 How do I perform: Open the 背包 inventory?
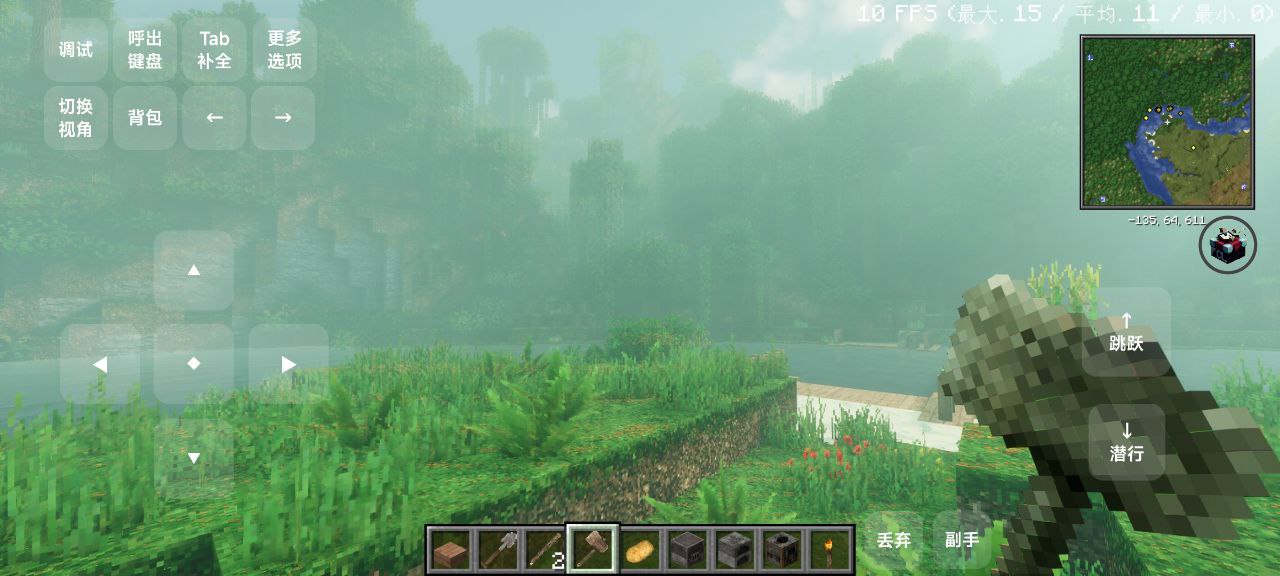pyautogui.click(x=145, y=118)
